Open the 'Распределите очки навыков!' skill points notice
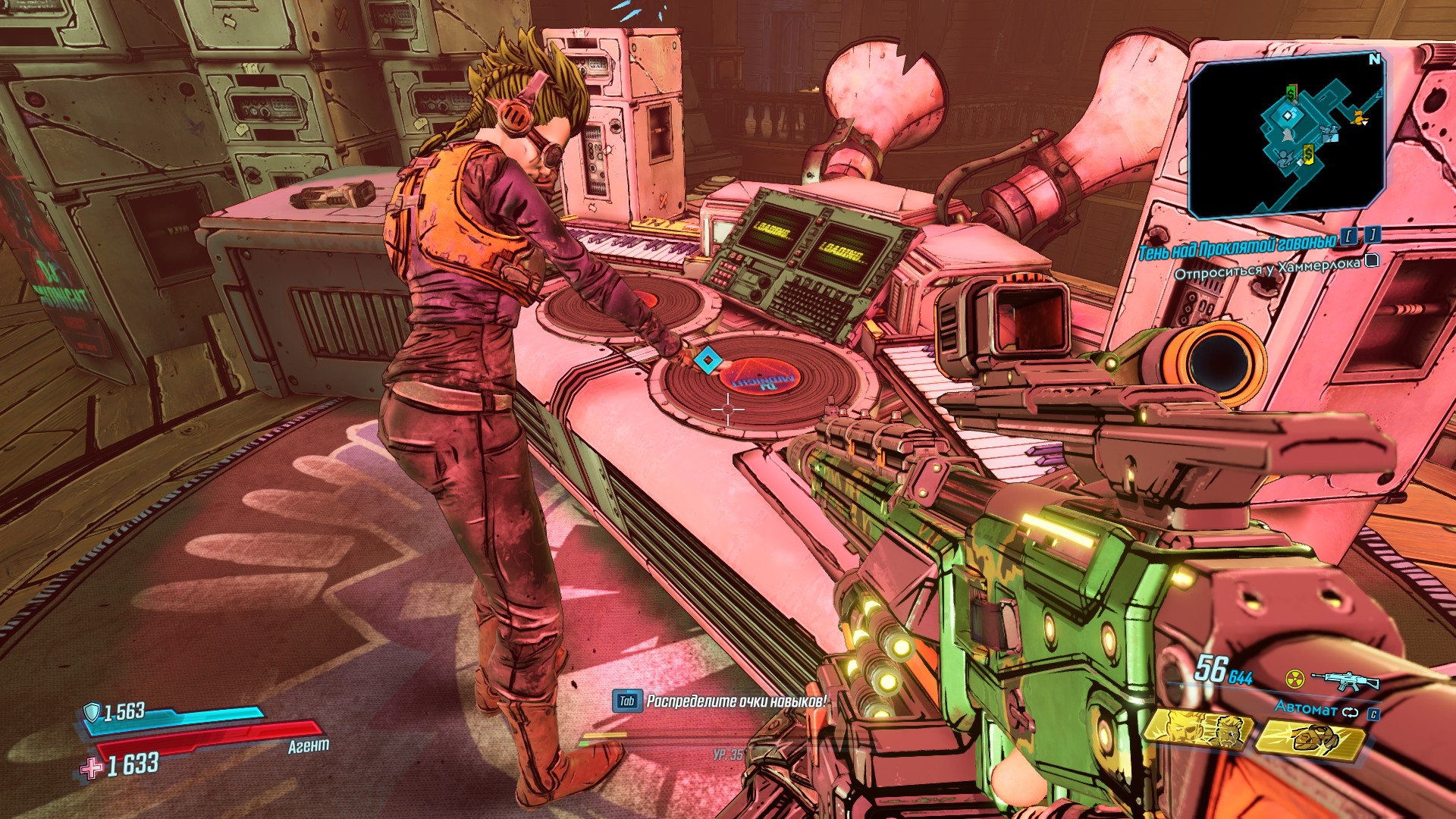This screenshot has height=819, width=1456. tap(735, 701)
